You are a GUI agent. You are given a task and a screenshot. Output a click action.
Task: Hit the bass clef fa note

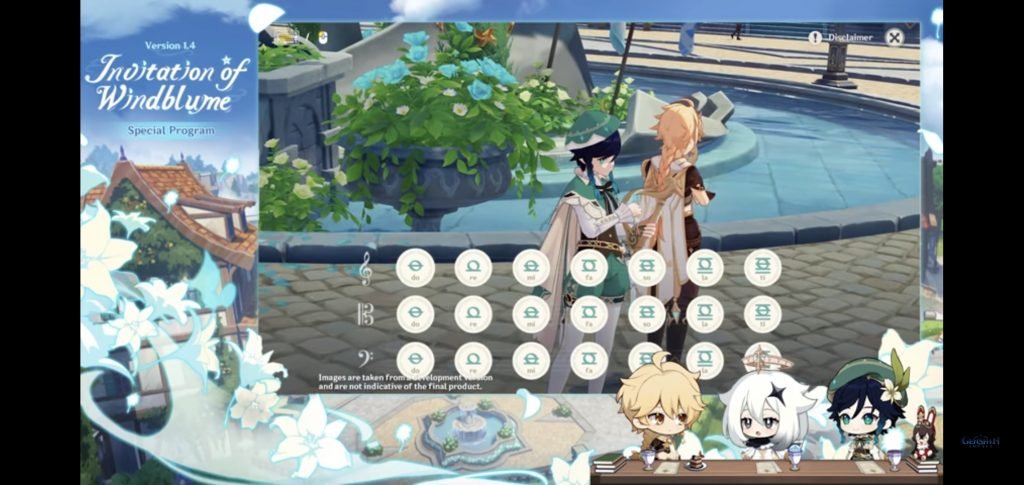(589, 360)
